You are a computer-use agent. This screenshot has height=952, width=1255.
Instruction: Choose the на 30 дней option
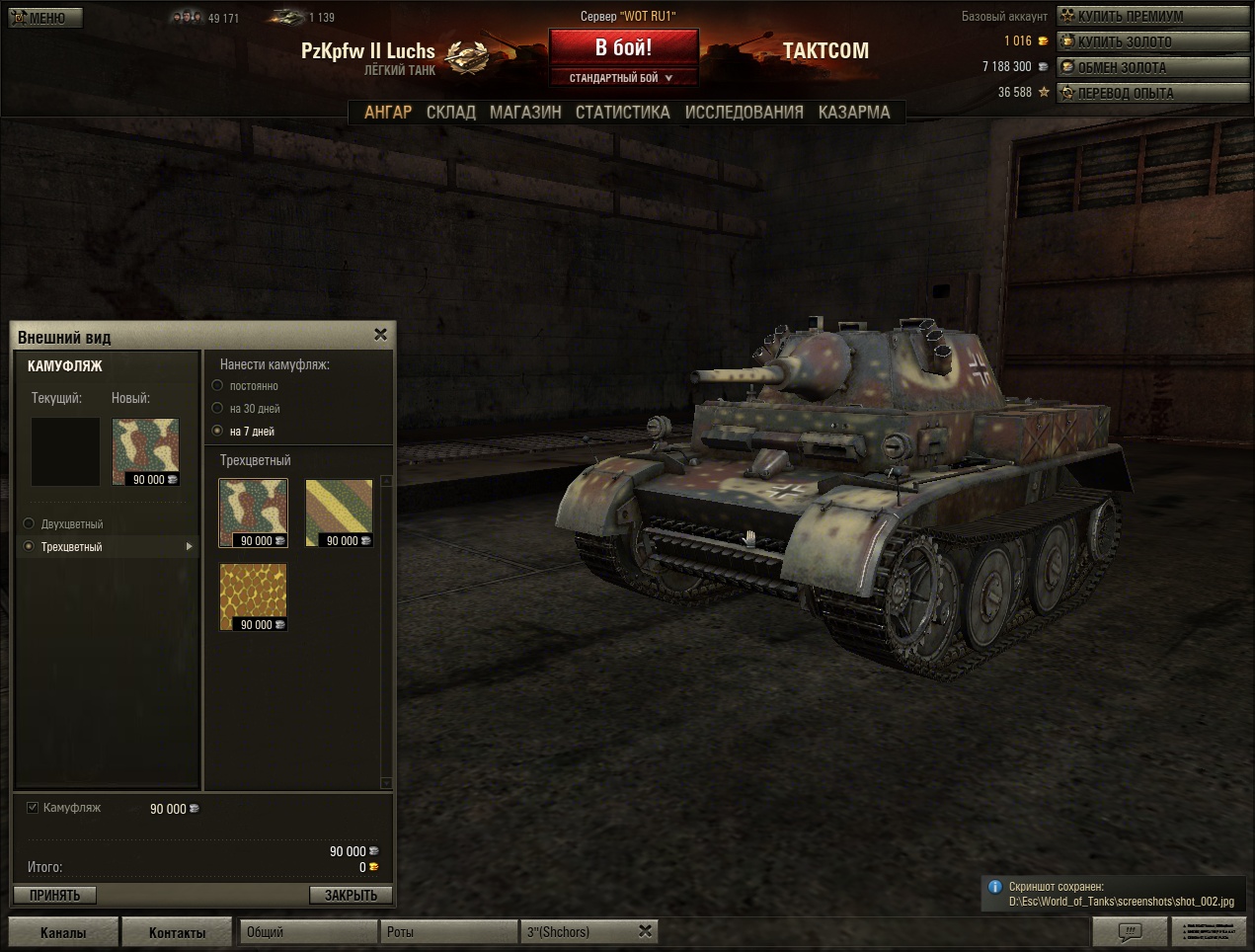[x=218, y=408]
